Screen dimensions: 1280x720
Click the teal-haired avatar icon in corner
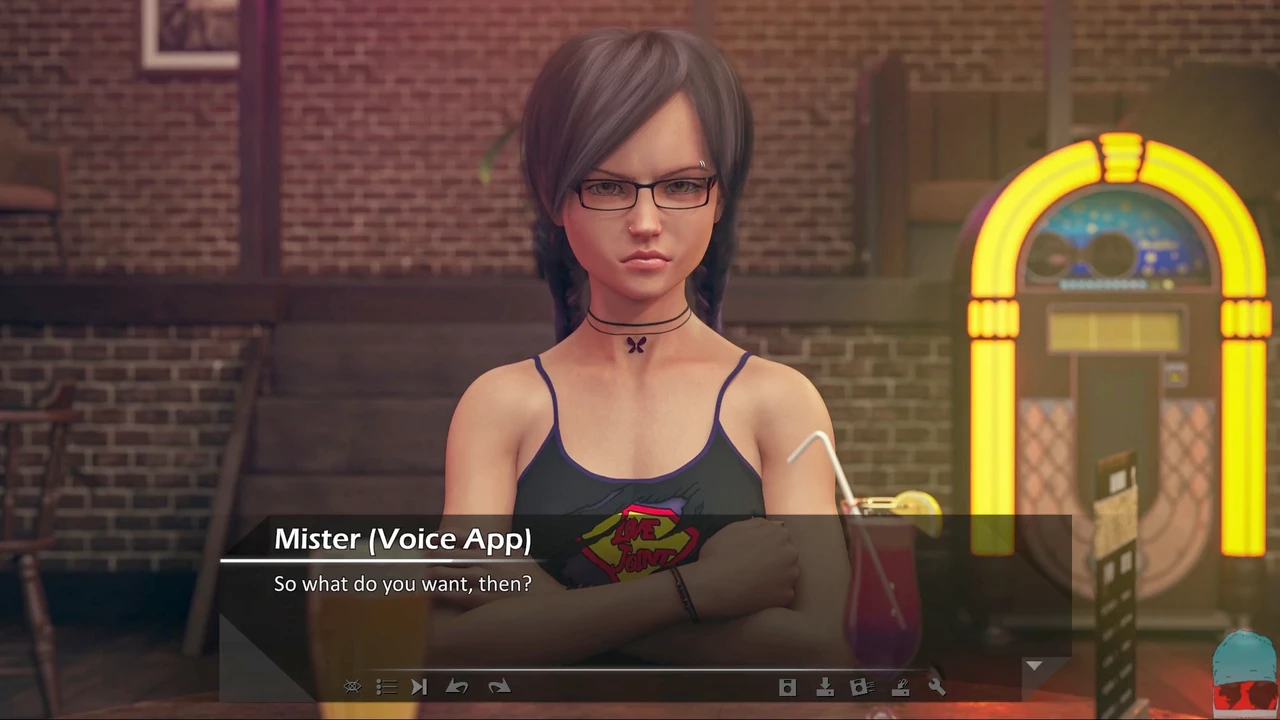pyautogui.click(x=1243, y=673)
